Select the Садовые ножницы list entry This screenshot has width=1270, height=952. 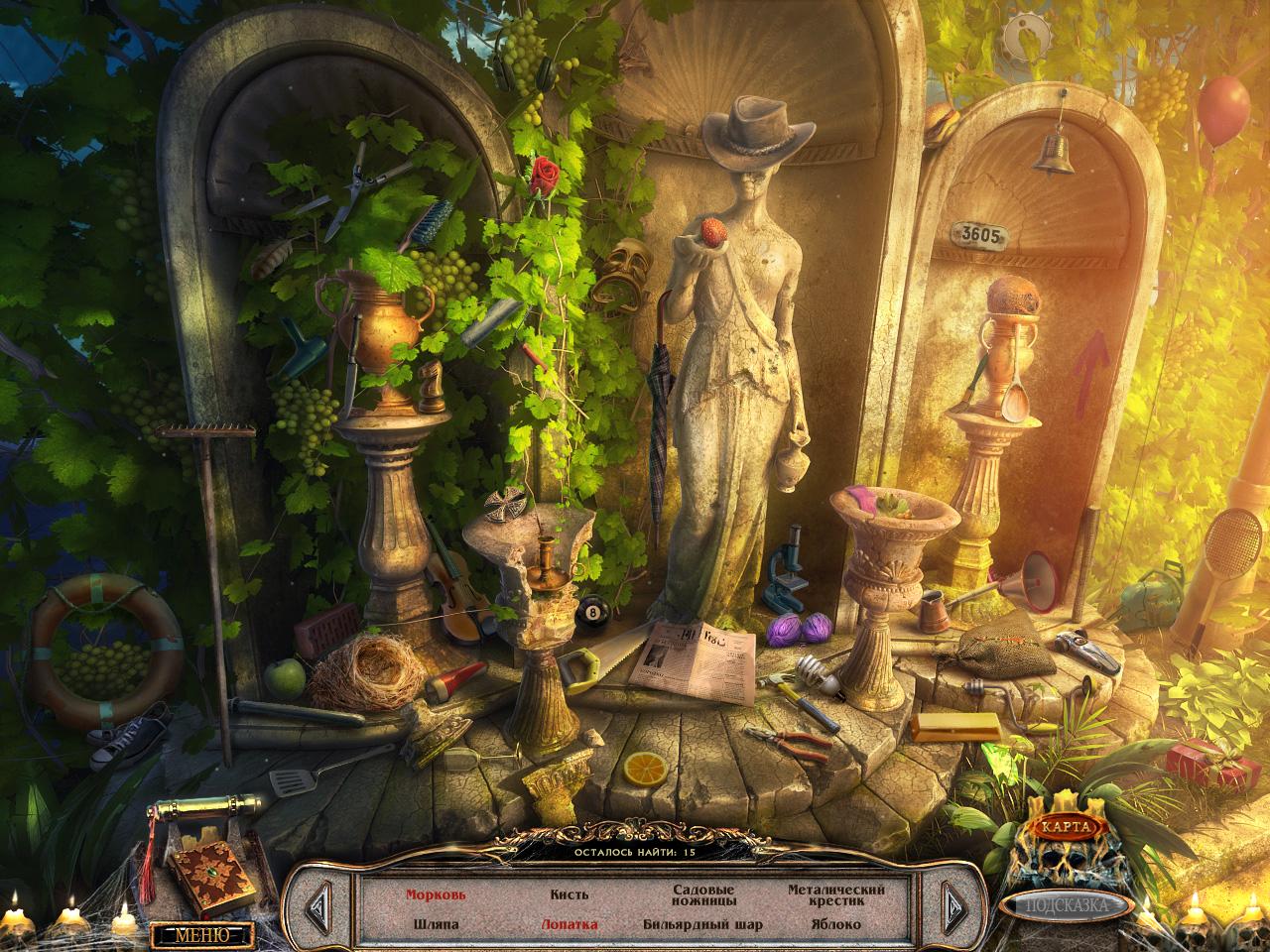pos(702,895)
